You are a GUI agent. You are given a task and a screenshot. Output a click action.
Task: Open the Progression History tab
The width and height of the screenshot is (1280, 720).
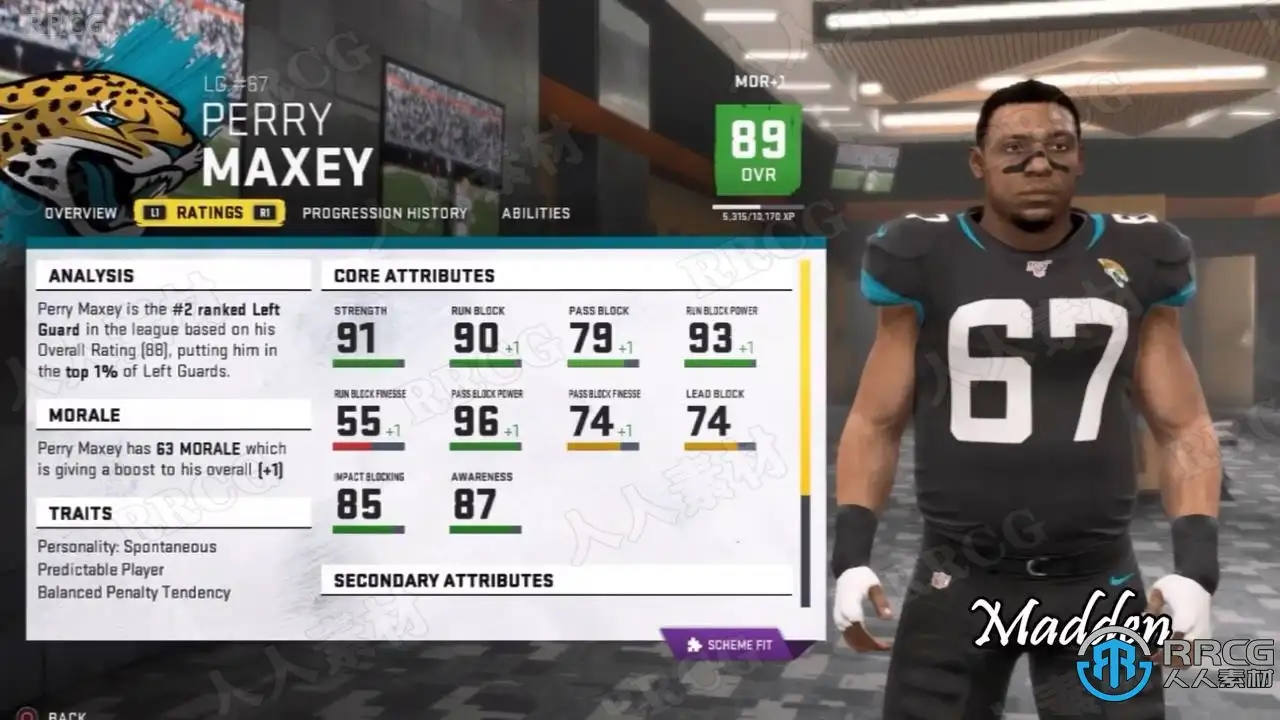pos(385,213)
